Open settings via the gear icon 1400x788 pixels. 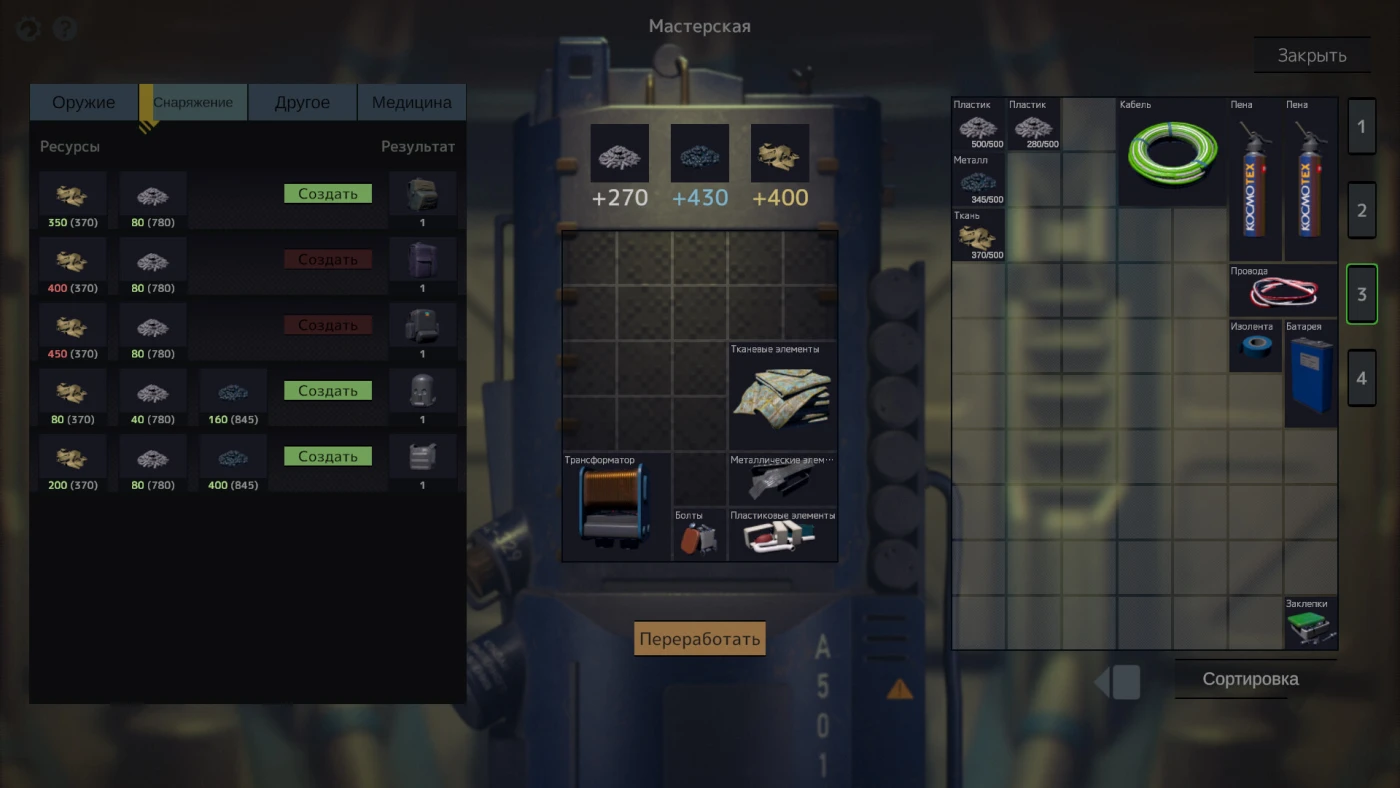click(x=28, y=29)
